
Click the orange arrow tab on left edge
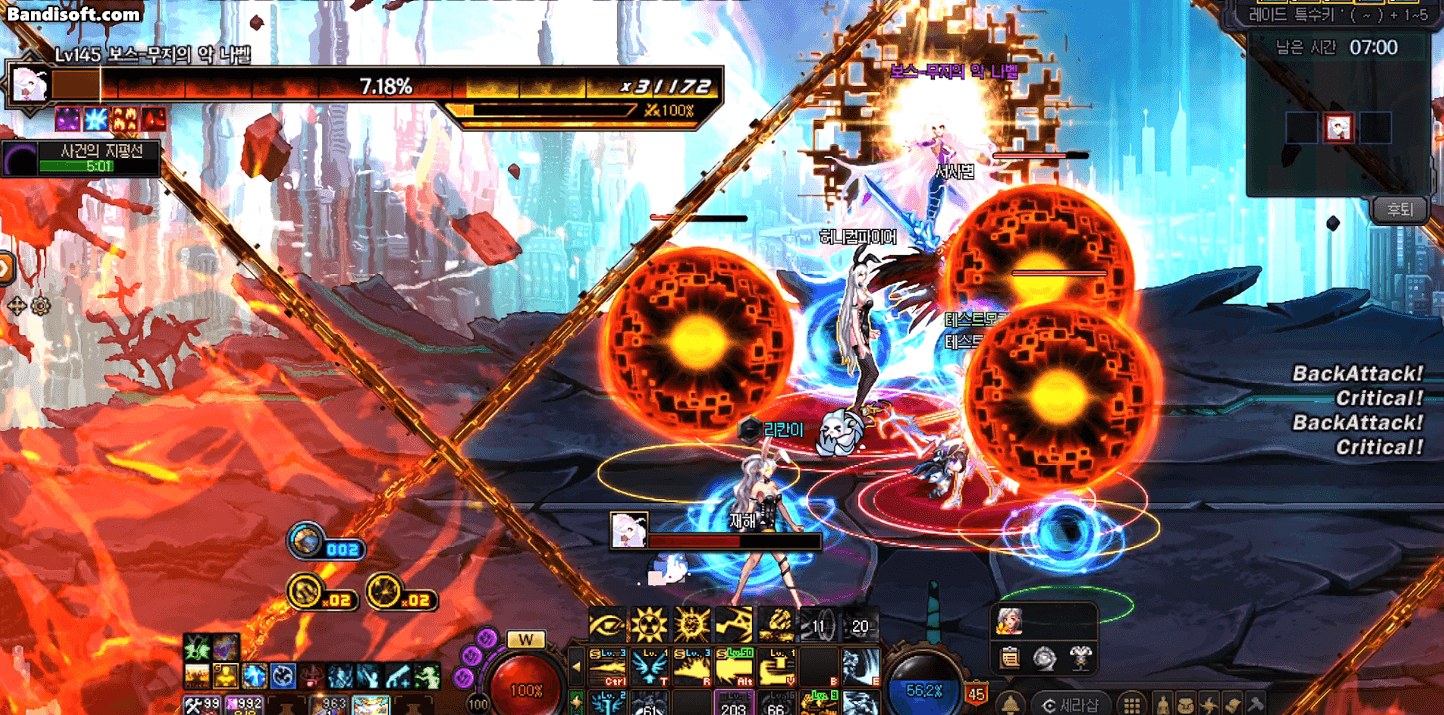(x=5, y=268)
